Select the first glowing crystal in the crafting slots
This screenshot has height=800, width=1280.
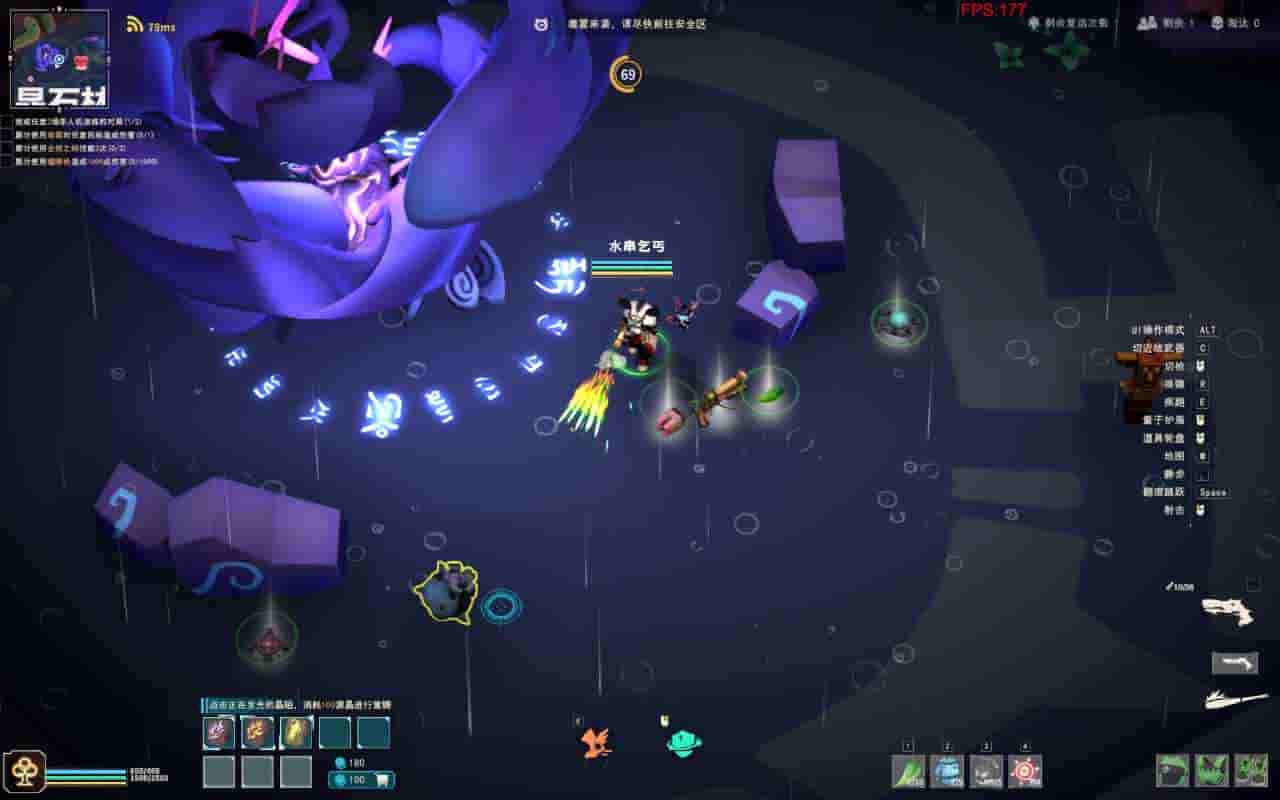[218, 732]
